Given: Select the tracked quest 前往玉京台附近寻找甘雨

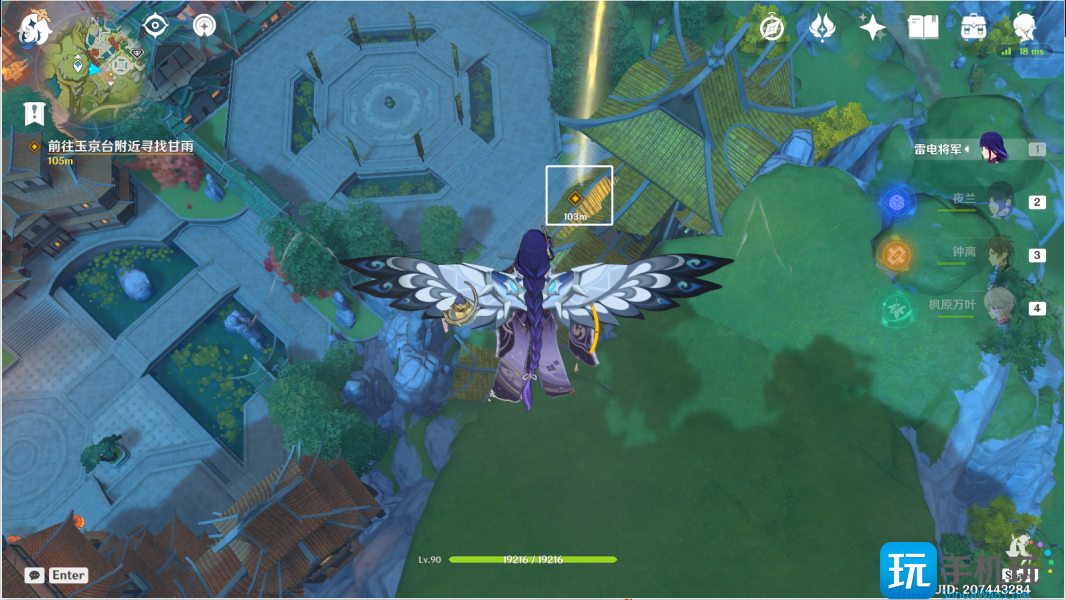Looking at the screenshot, I should (120, 146).
